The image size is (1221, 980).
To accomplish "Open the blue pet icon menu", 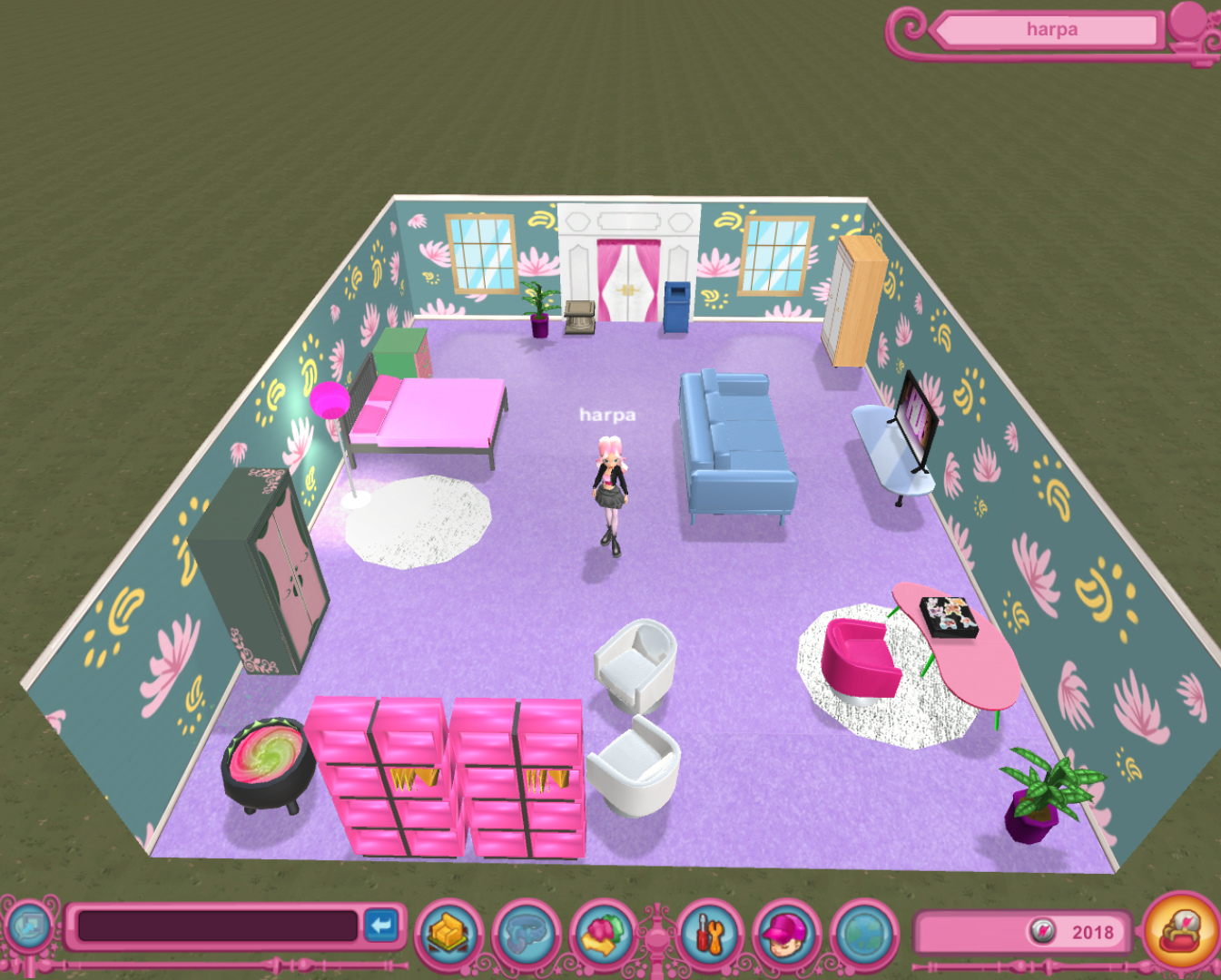I will click(527, 934).
